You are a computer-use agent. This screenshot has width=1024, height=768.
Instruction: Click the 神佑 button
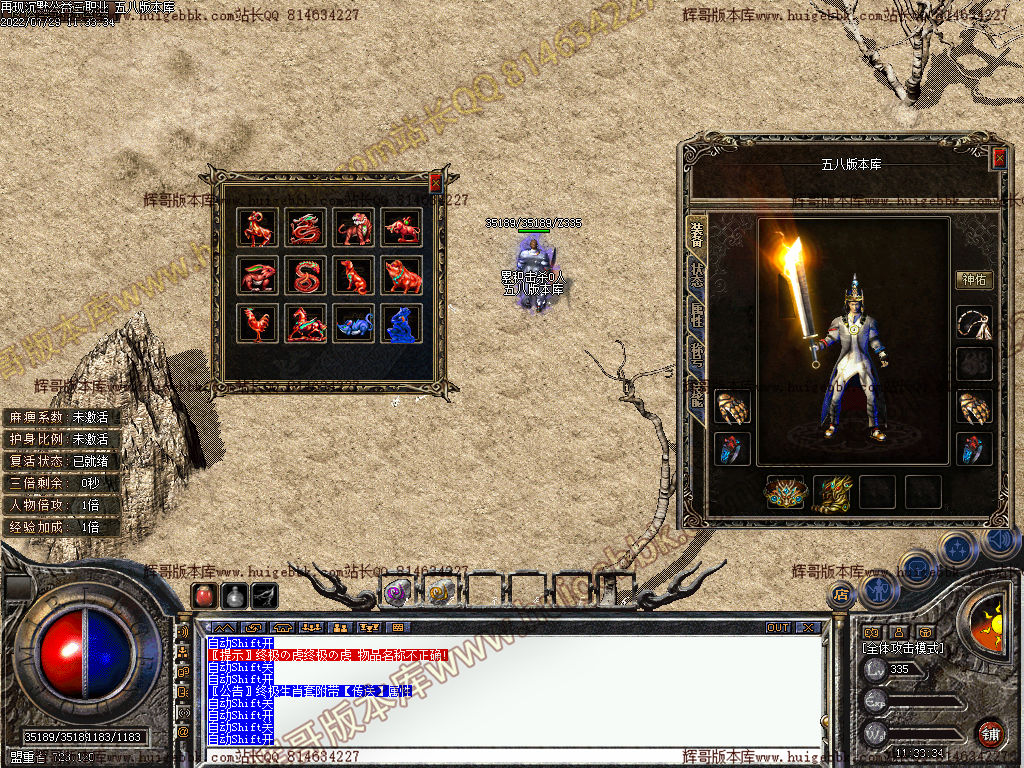tap(973, 280)
